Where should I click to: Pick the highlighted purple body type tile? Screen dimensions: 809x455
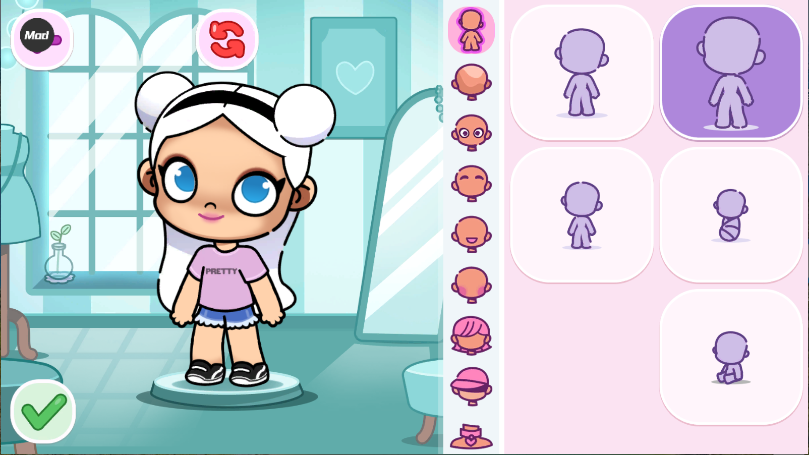point(731,72)
